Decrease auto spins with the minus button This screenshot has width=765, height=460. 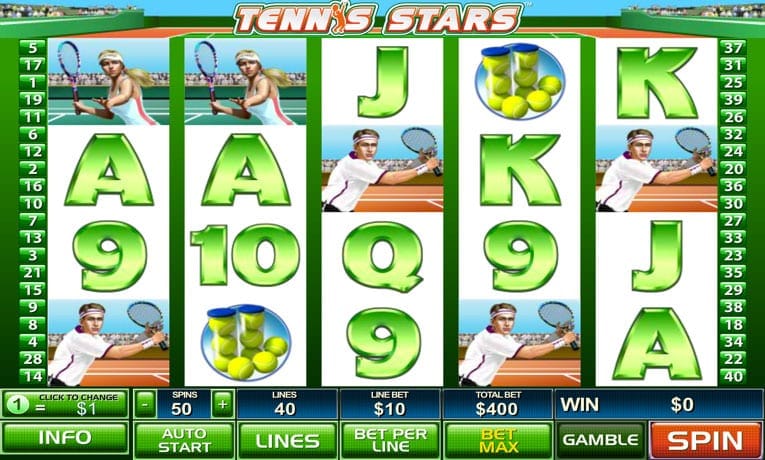pyautogui.click(x=146, y=404)
